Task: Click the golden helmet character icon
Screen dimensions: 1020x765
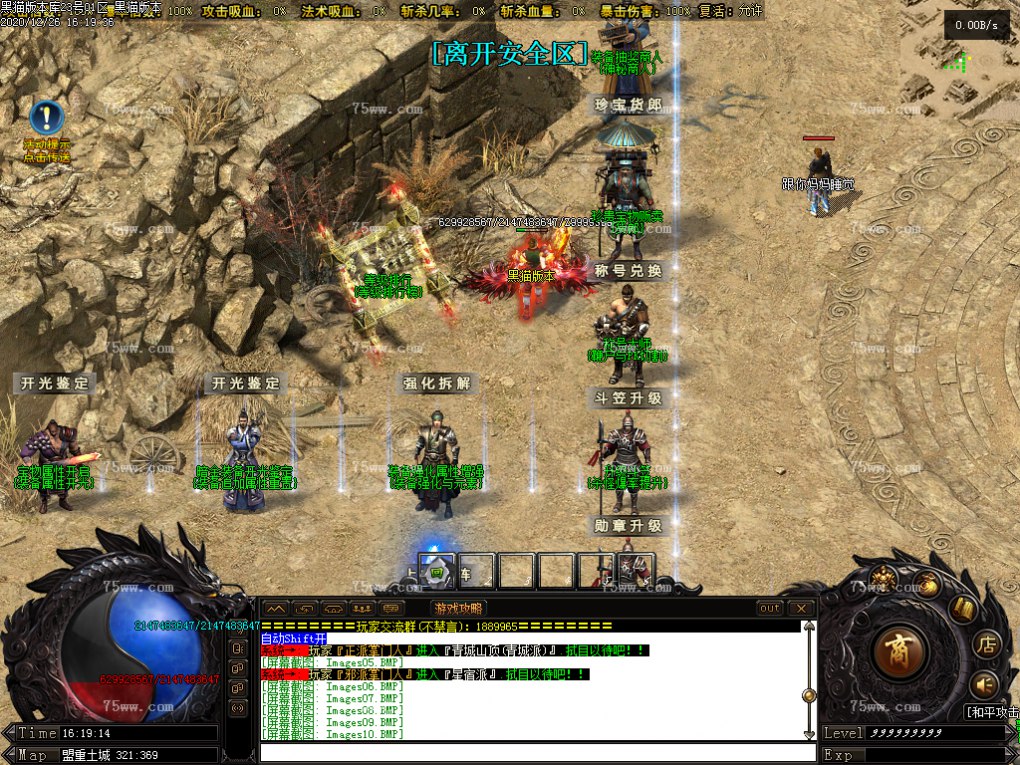Action: 882,577
